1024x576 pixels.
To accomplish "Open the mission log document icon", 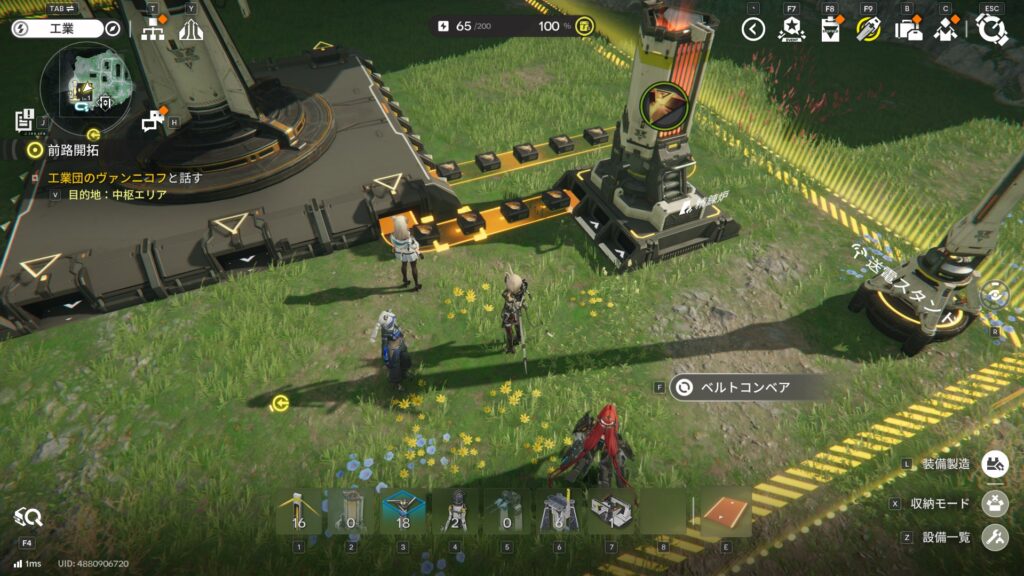I will coord(25,120).
